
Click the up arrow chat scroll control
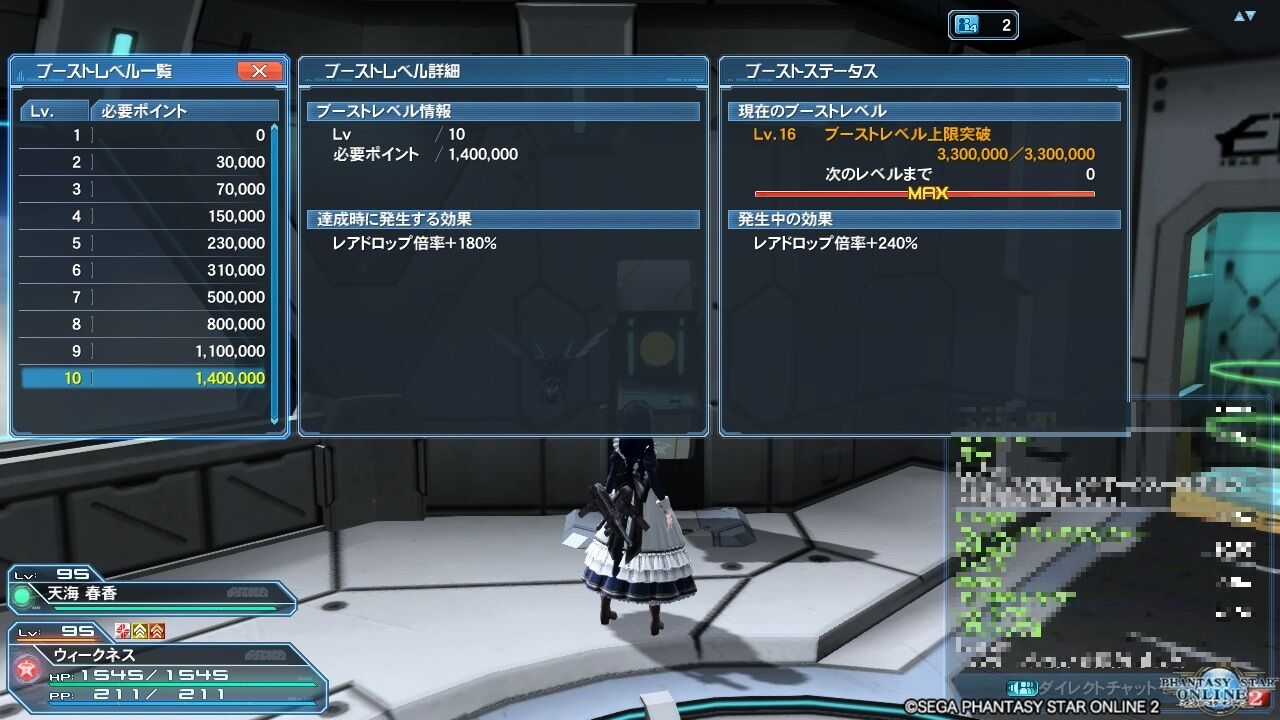point(1239,15)
